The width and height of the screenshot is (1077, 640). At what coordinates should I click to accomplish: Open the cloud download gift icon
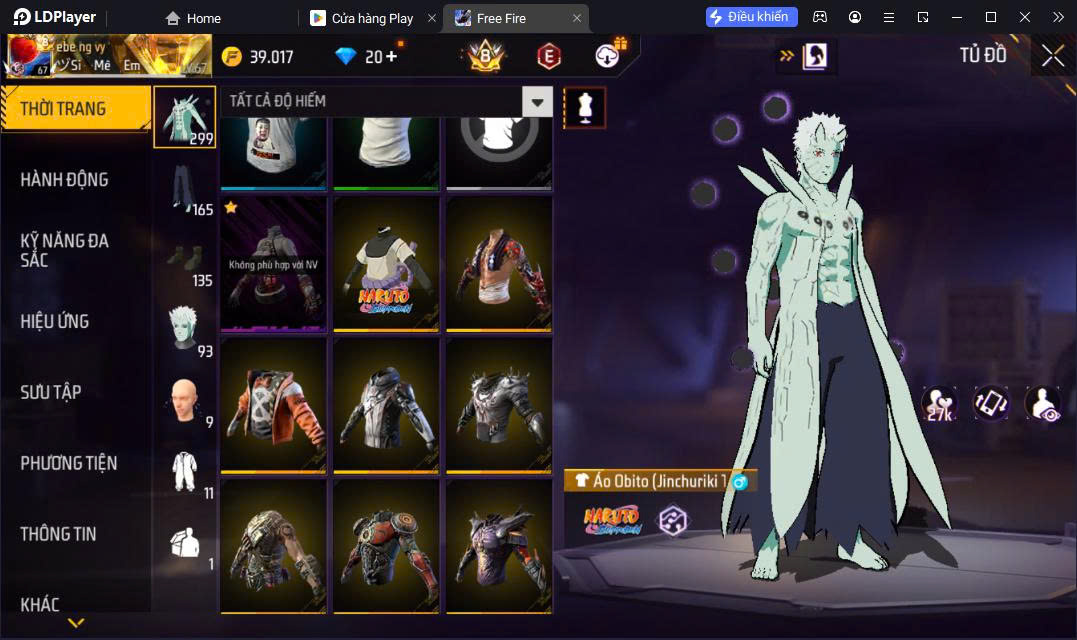pyautogui.click(x=608, y=56)
